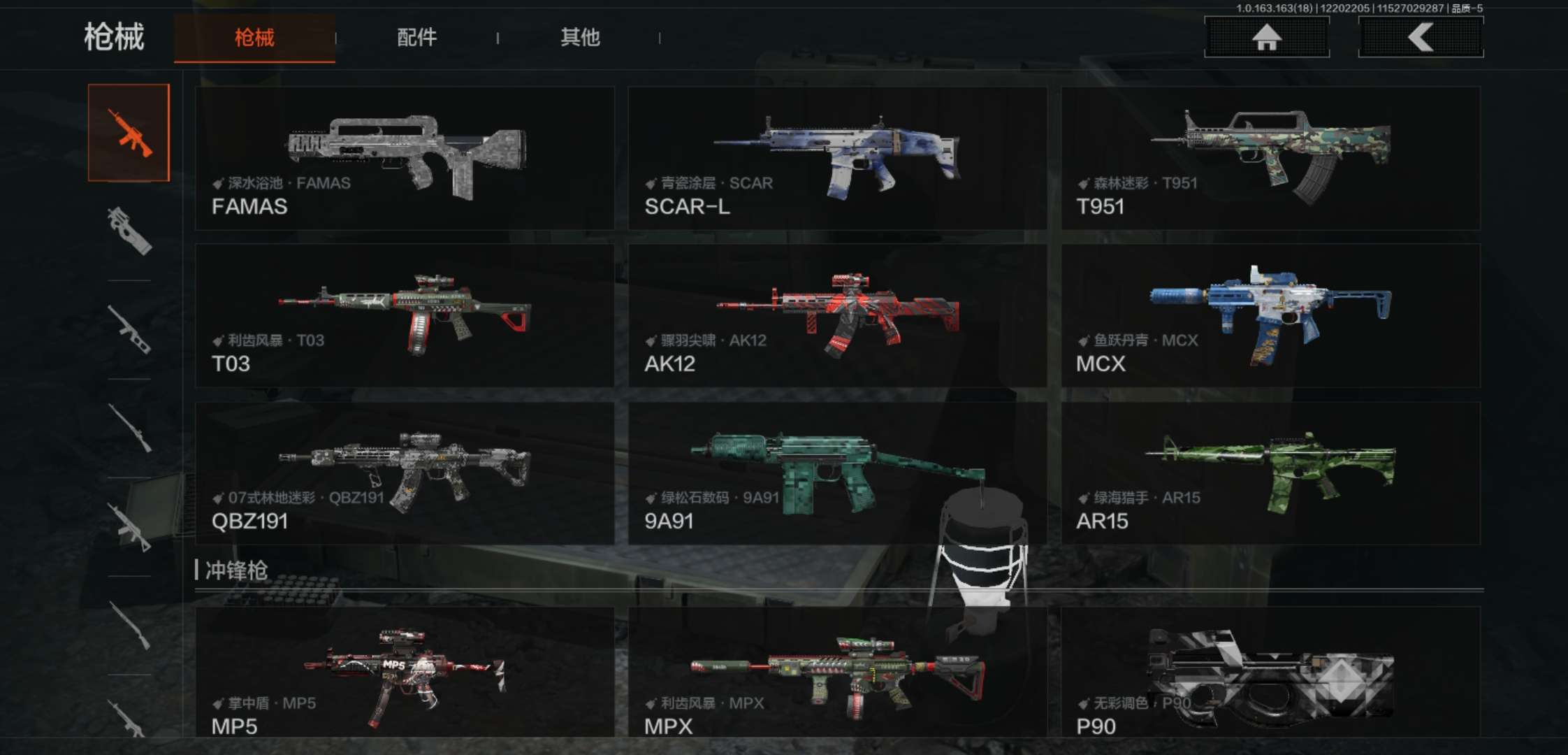Image resolution: width=1568 pixels, height=755 pixels.
Task: Open the T03 weapon card
Action: click(405, 315)
